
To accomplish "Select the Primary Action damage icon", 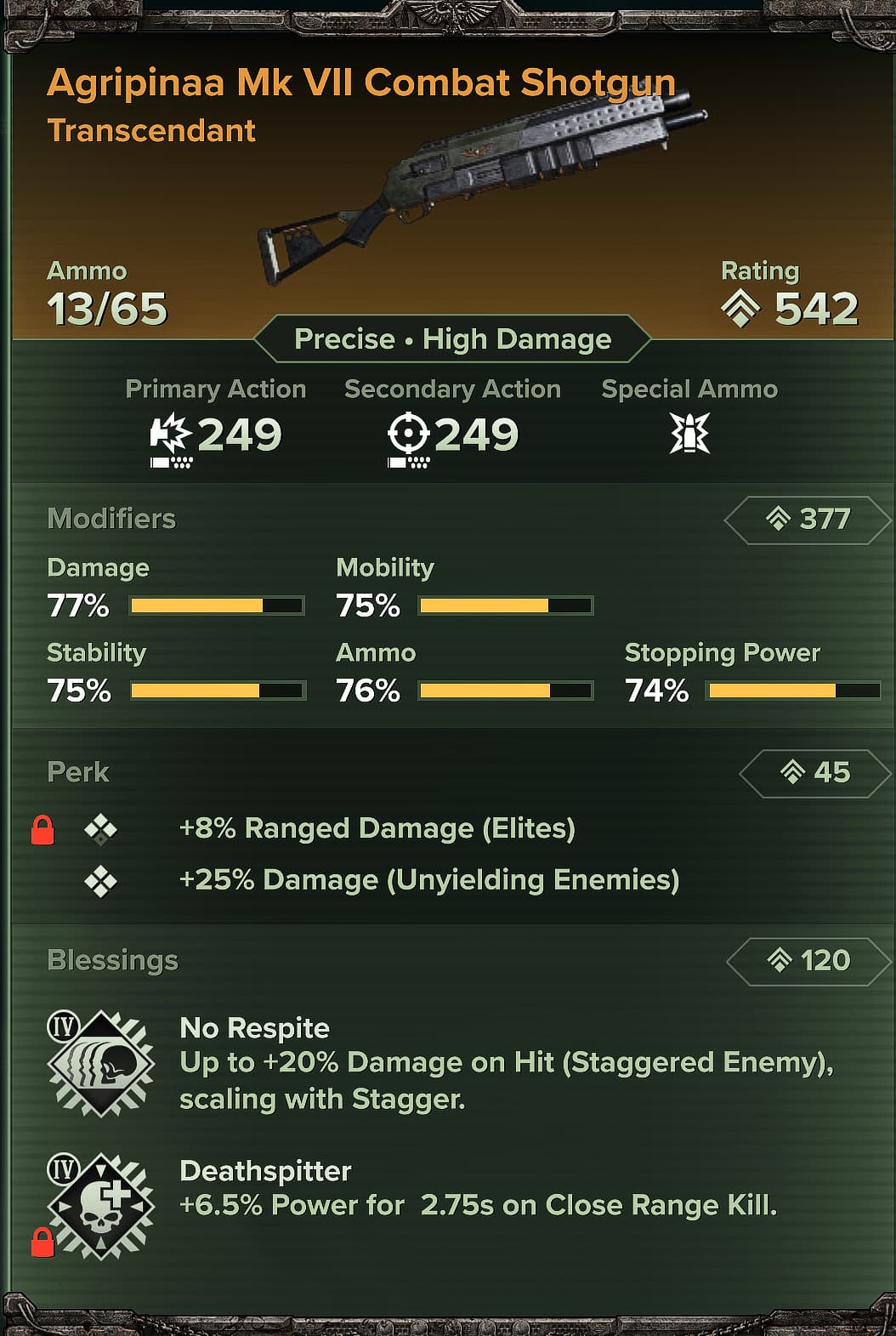I will tap(171, 435).
